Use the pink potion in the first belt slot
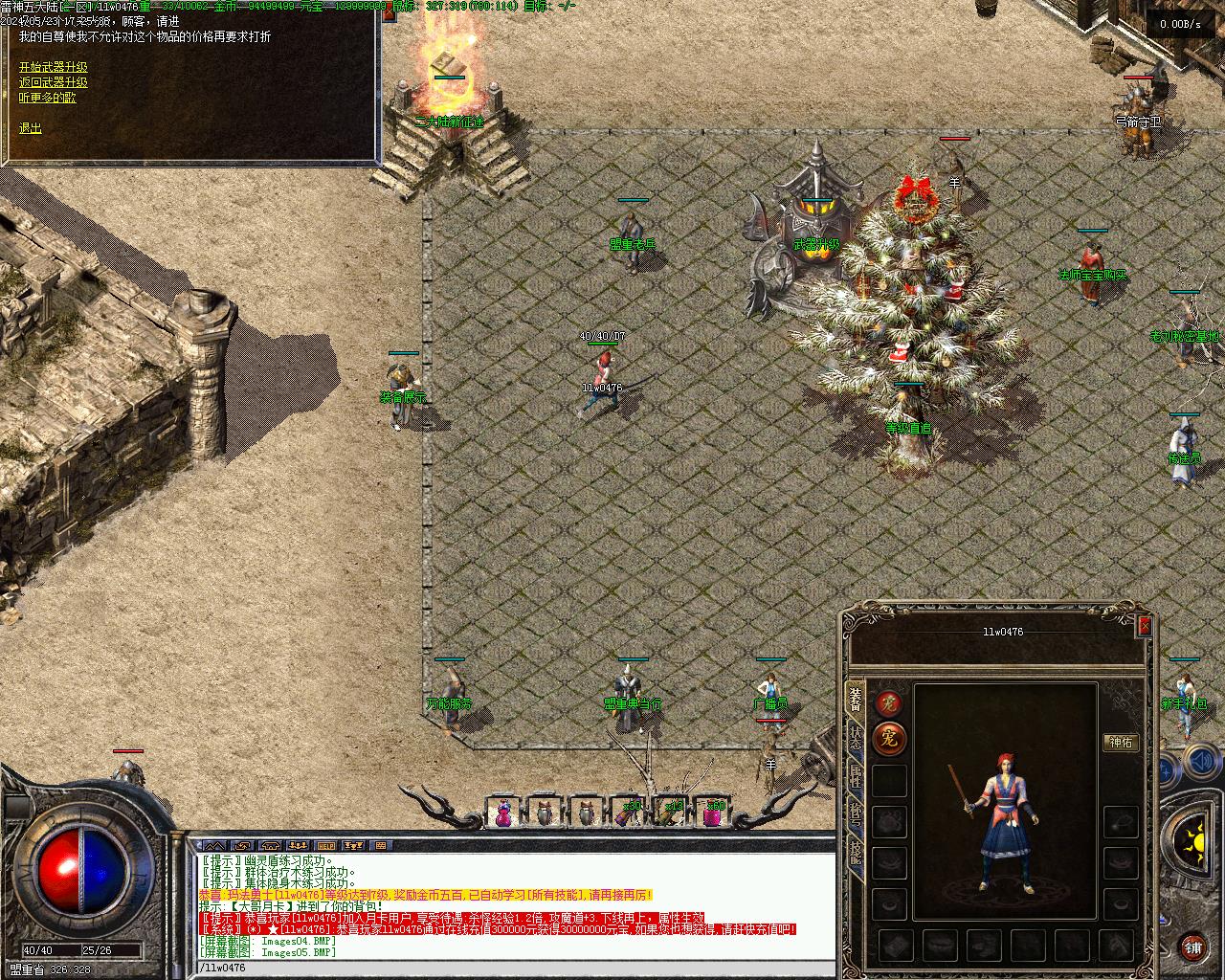Screen dimensions: 1225x980 tap(503, 813)
